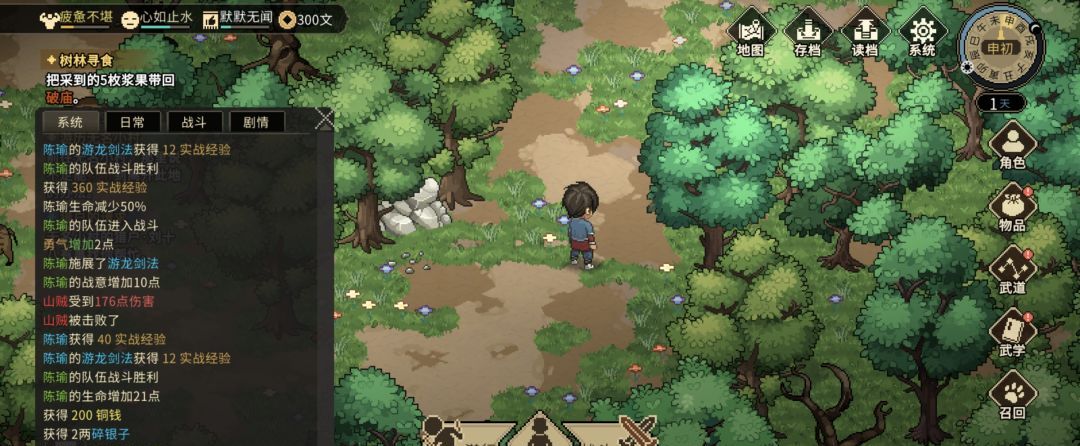Image resolution: width=1080 pixels, height=446 pixels.
Task: Switch to the 战斗 combat log tab
Action: [194, 122]
